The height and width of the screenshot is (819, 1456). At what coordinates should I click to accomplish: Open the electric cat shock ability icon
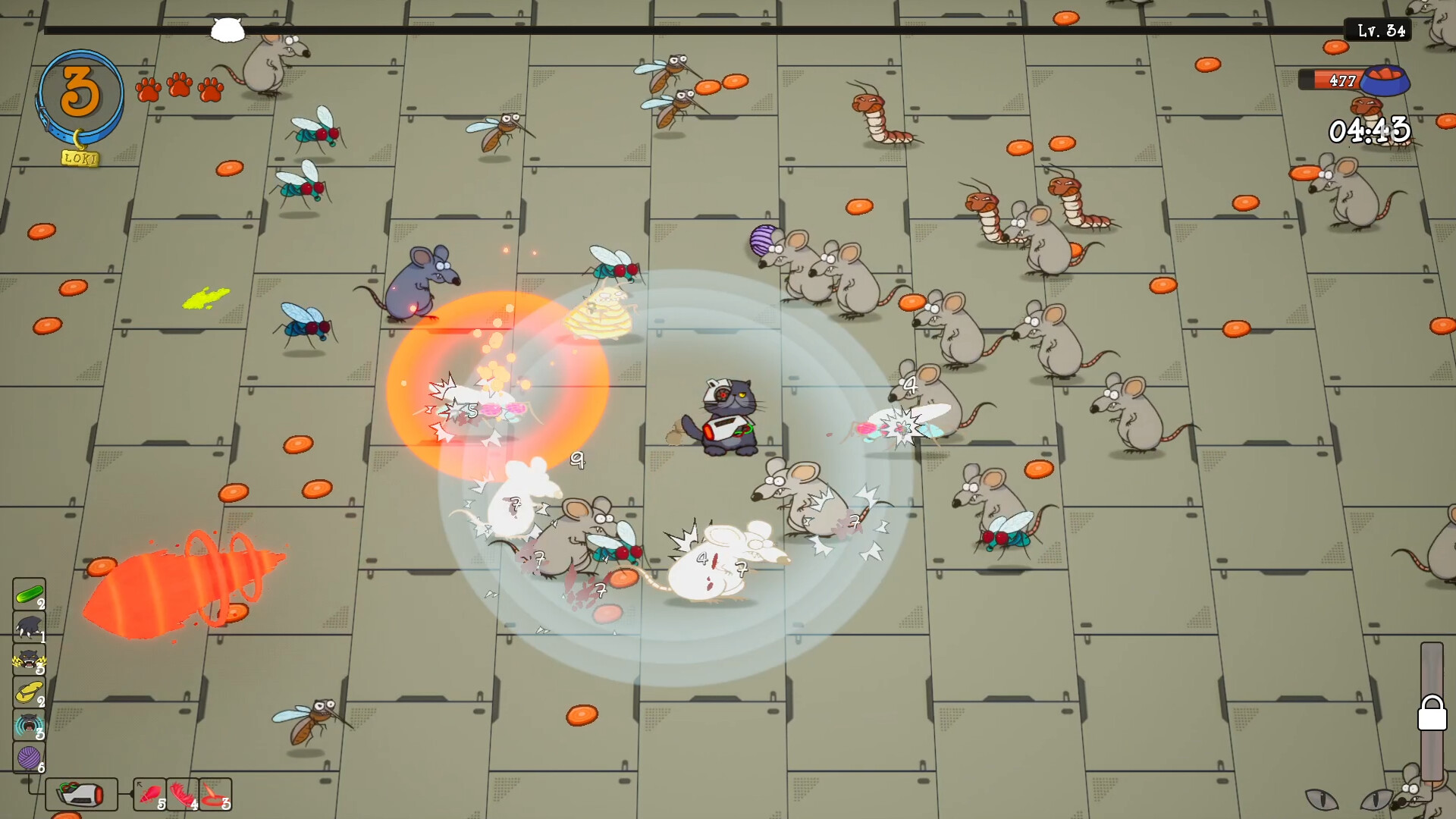point(28,658)
